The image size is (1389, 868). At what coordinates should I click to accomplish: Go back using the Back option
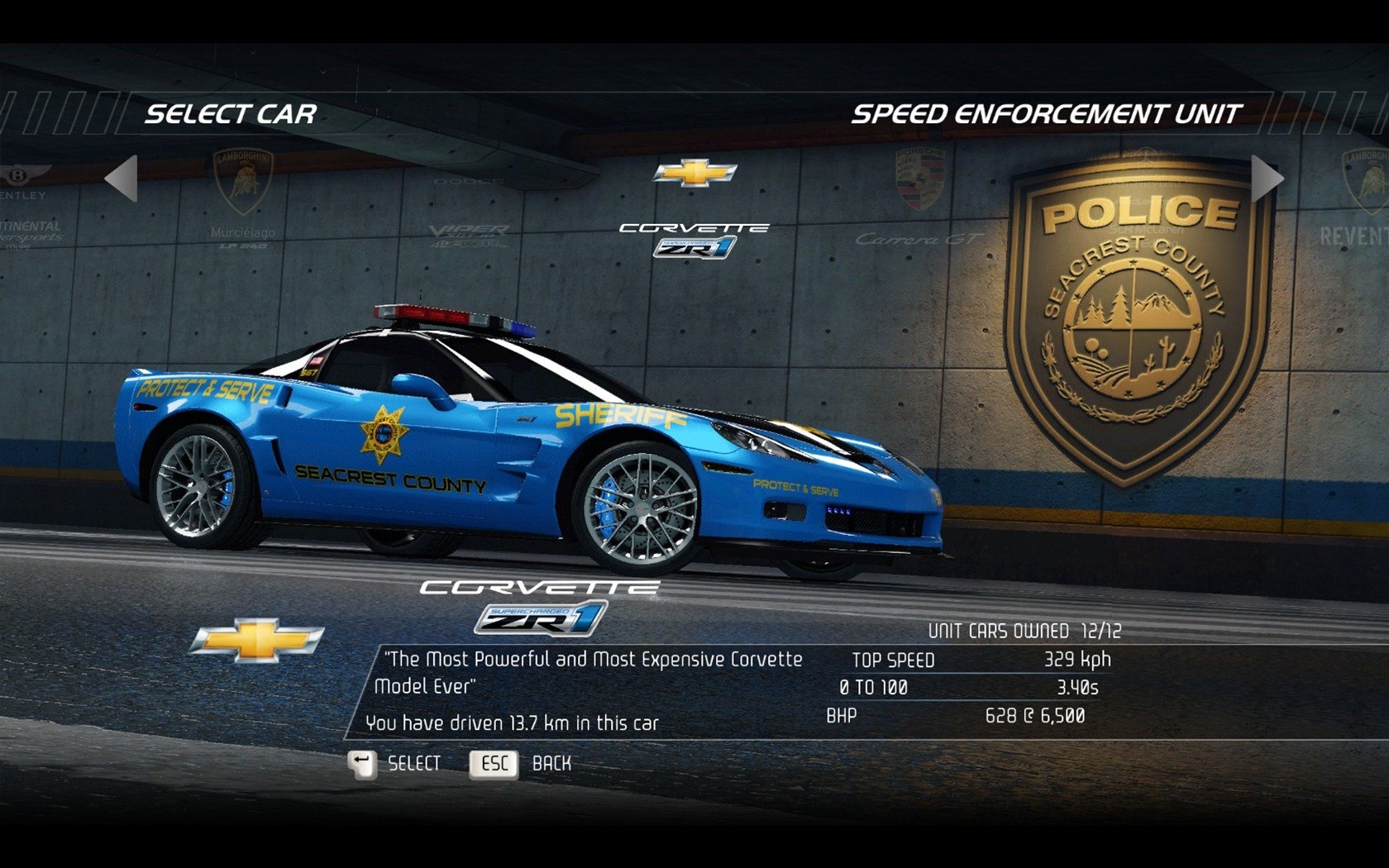[x=521, y=764]
